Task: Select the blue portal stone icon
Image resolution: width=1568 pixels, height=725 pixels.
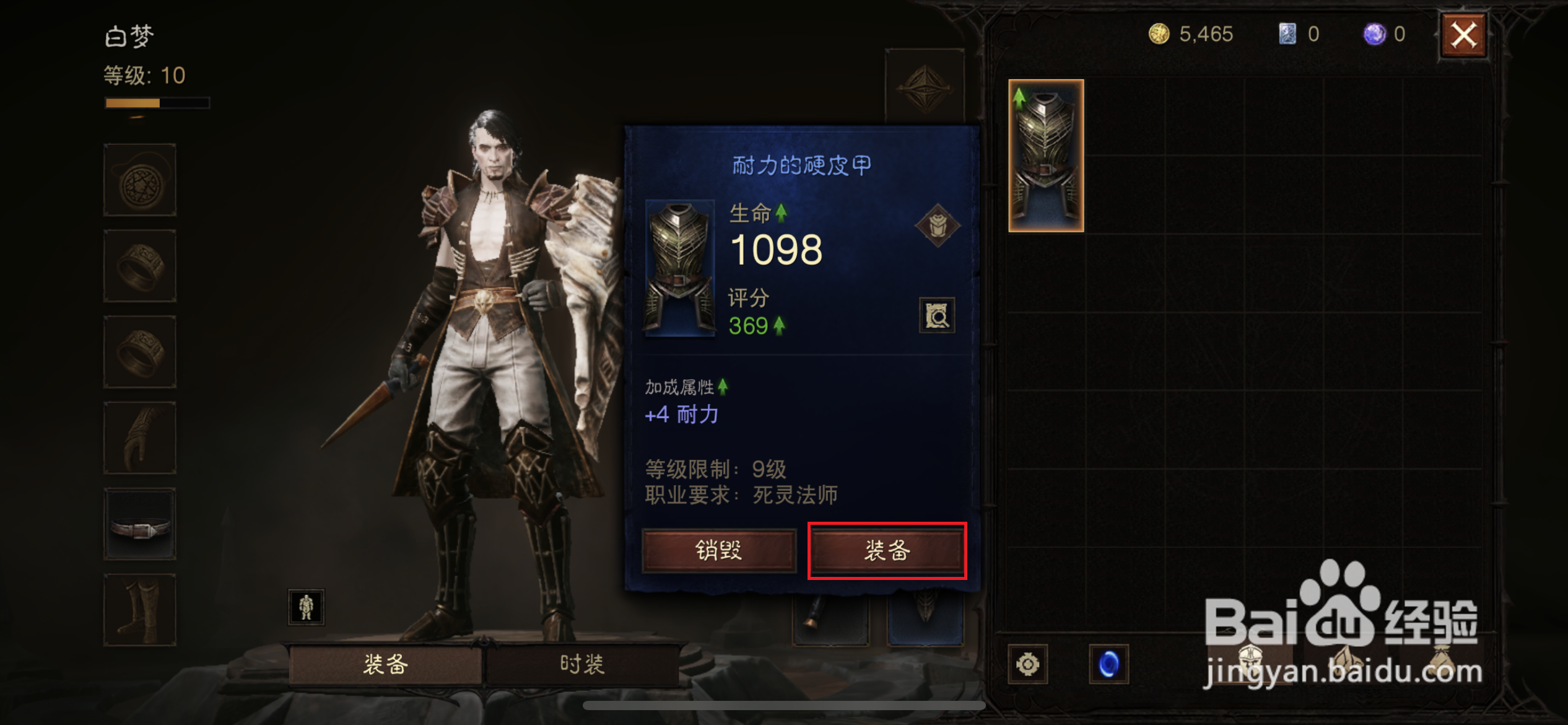Action: pyautogui.click(x=1112, y=664)
